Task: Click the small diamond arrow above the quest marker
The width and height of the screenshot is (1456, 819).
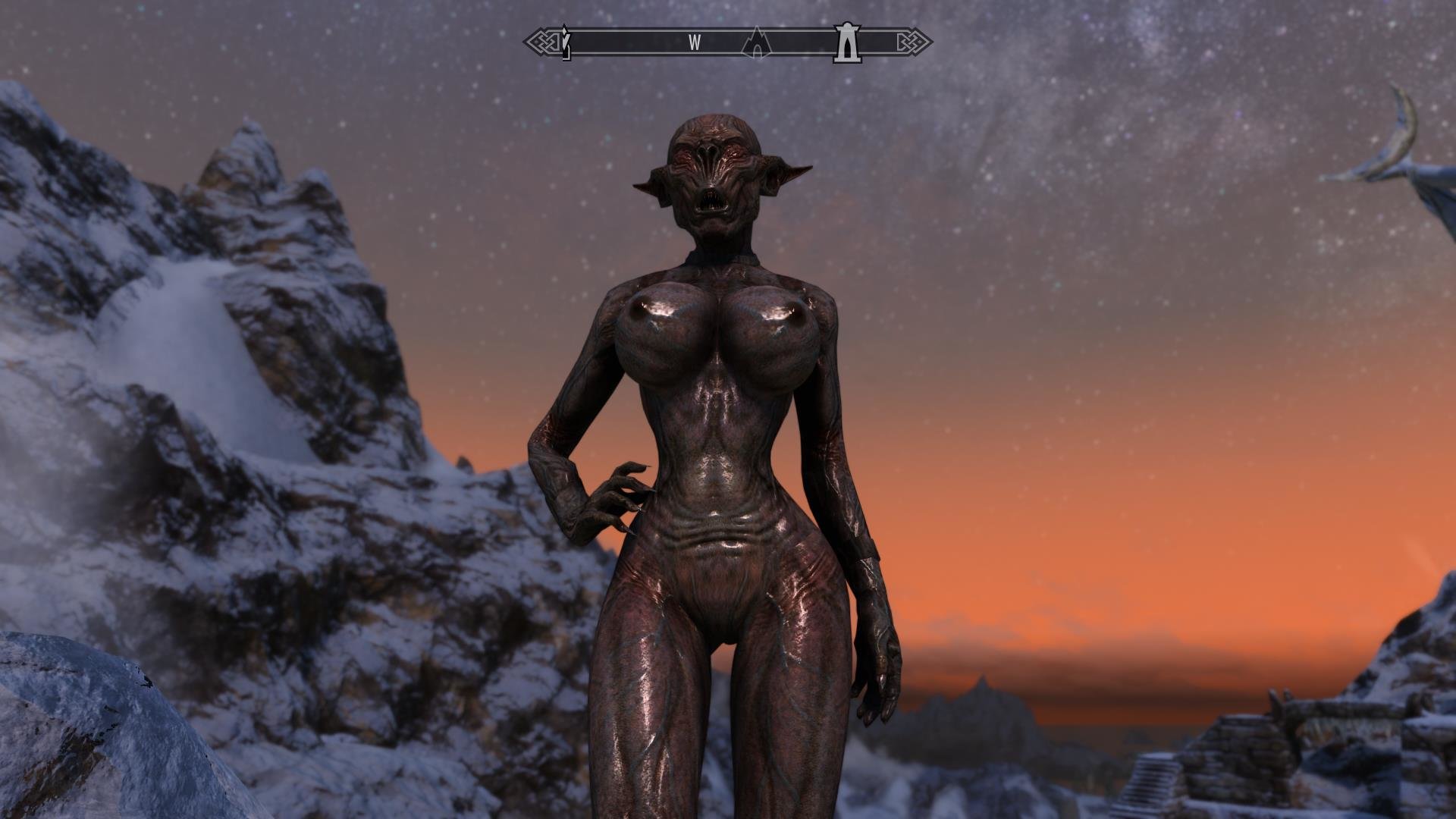Action: (x=565, y=29)
